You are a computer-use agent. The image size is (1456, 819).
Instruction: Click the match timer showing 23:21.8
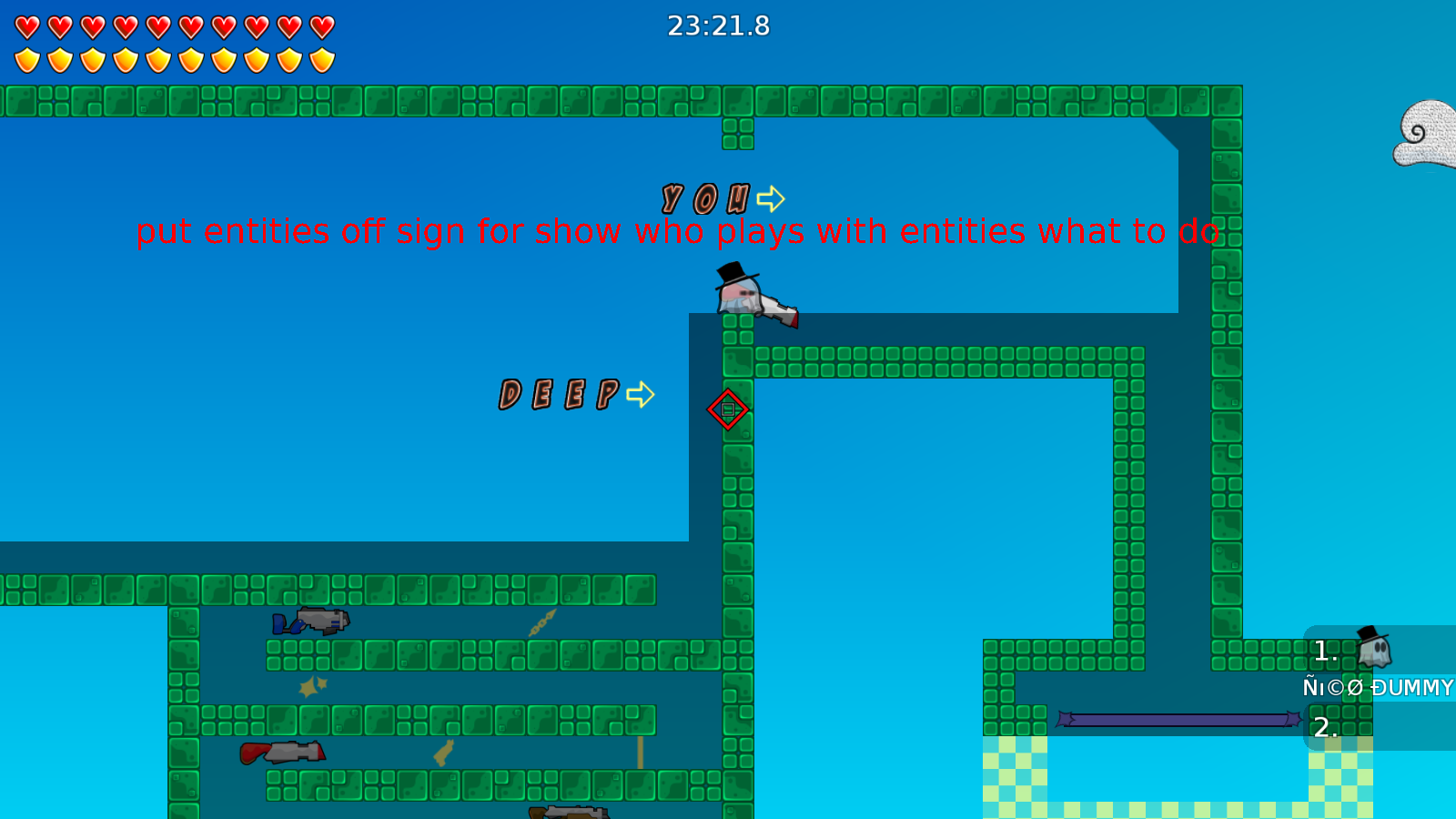718,26
